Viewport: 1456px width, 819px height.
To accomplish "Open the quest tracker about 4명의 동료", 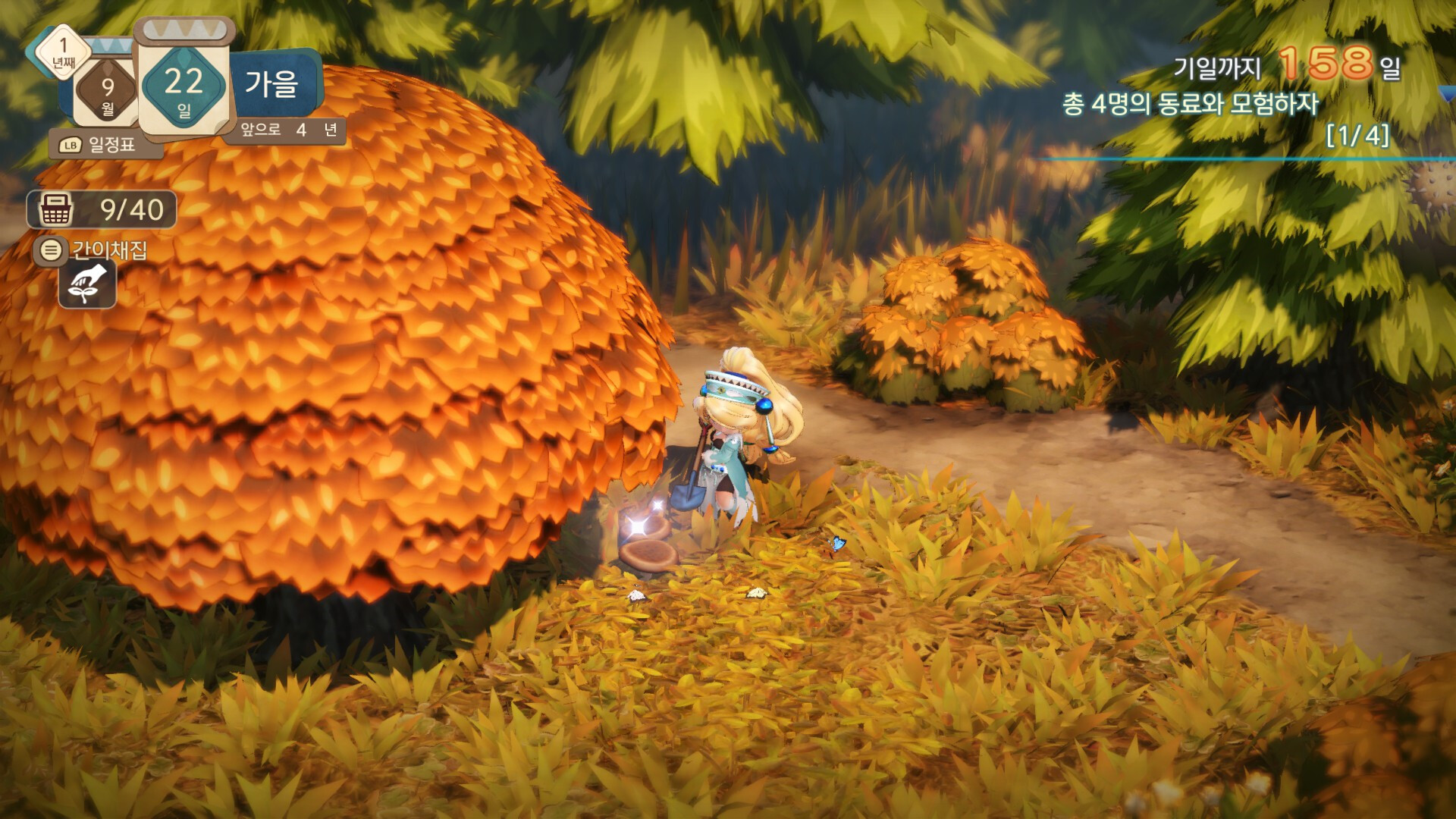I will (x=1191, y=104).
